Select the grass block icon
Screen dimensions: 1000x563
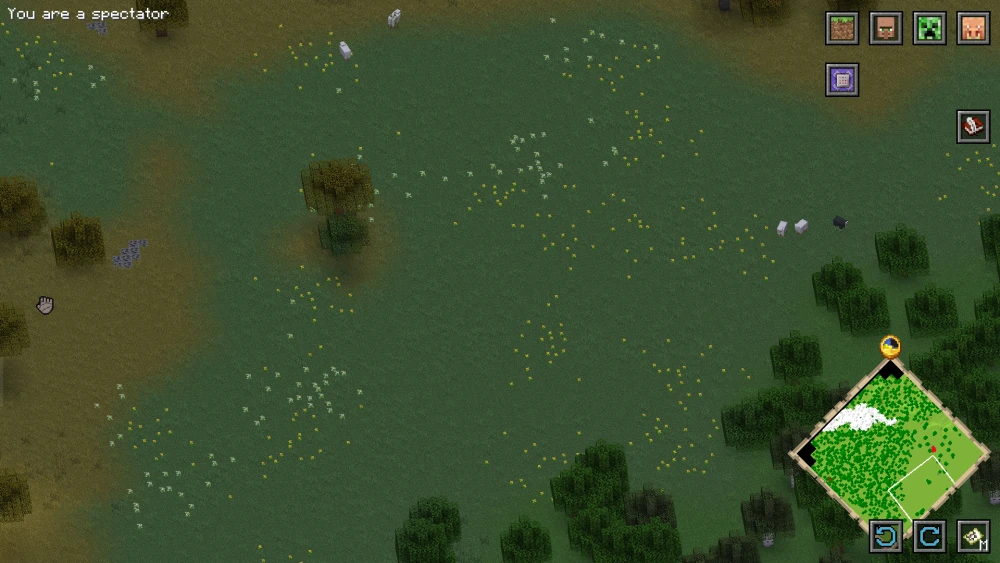[x=842, y=29]
